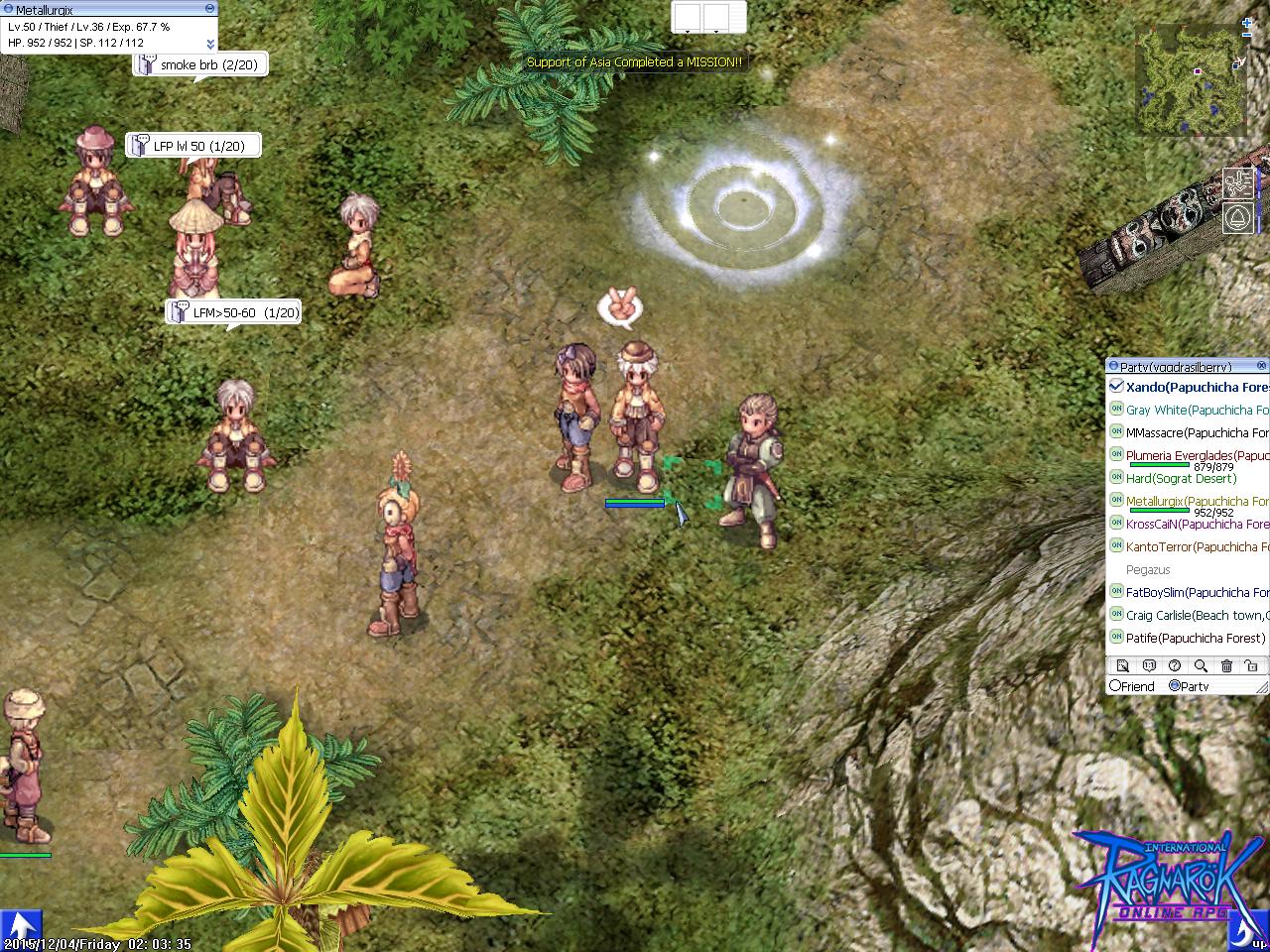This screenshot has width=1270, height=952.
Task: Click Plumeria Everglades' HP bar in the party list
Action: (1160, 464)
